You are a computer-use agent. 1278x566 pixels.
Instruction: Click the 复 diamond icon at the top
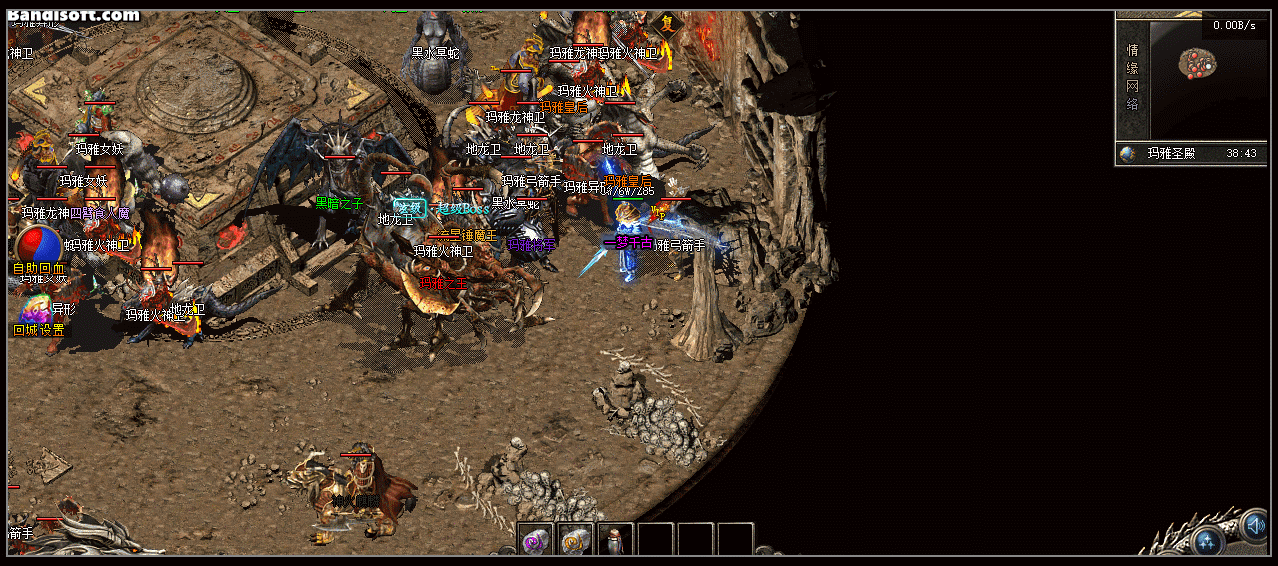(x=667, y=24)
